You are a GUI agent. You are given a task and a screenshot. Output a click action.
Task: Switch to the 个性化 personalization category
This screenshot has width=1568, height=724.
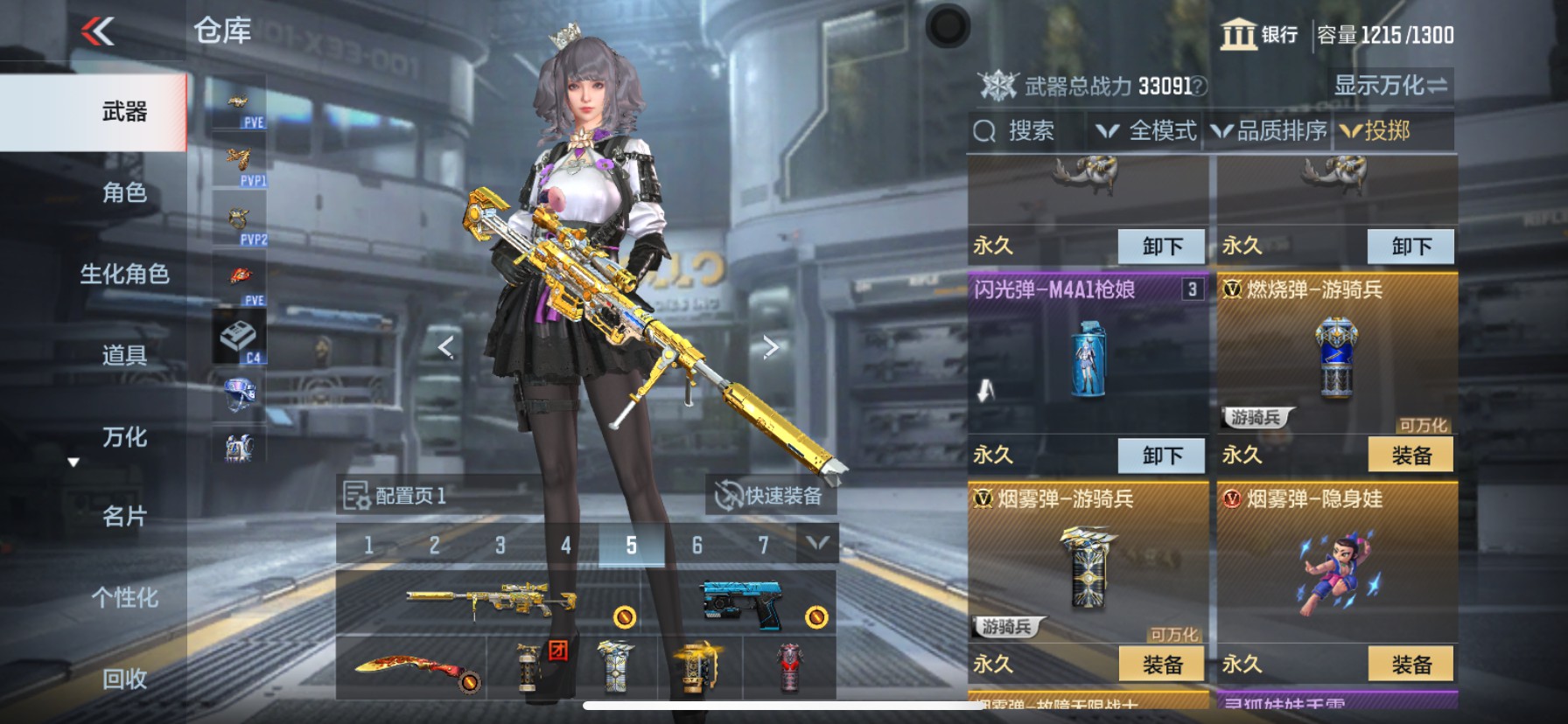[124, 598]
